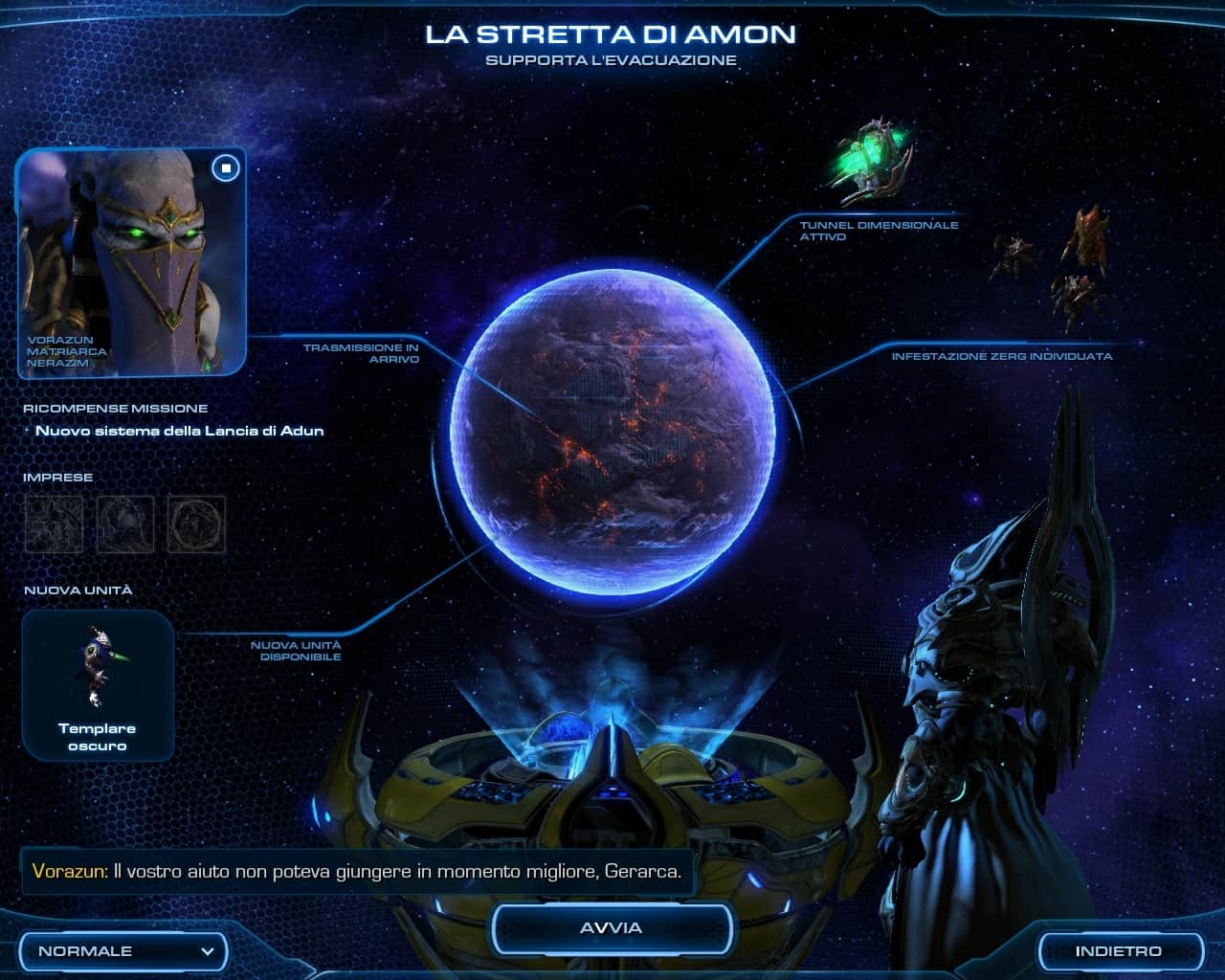Go back with the Indietro button
This screenshot has height=980, width=1225.
pyautogui.click(x=1118, y=951)
